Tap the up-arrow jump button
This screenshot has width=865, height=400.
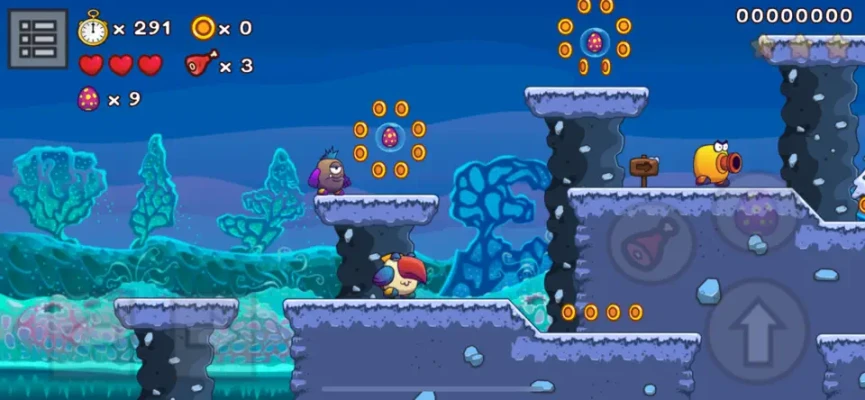pos(757,327)
